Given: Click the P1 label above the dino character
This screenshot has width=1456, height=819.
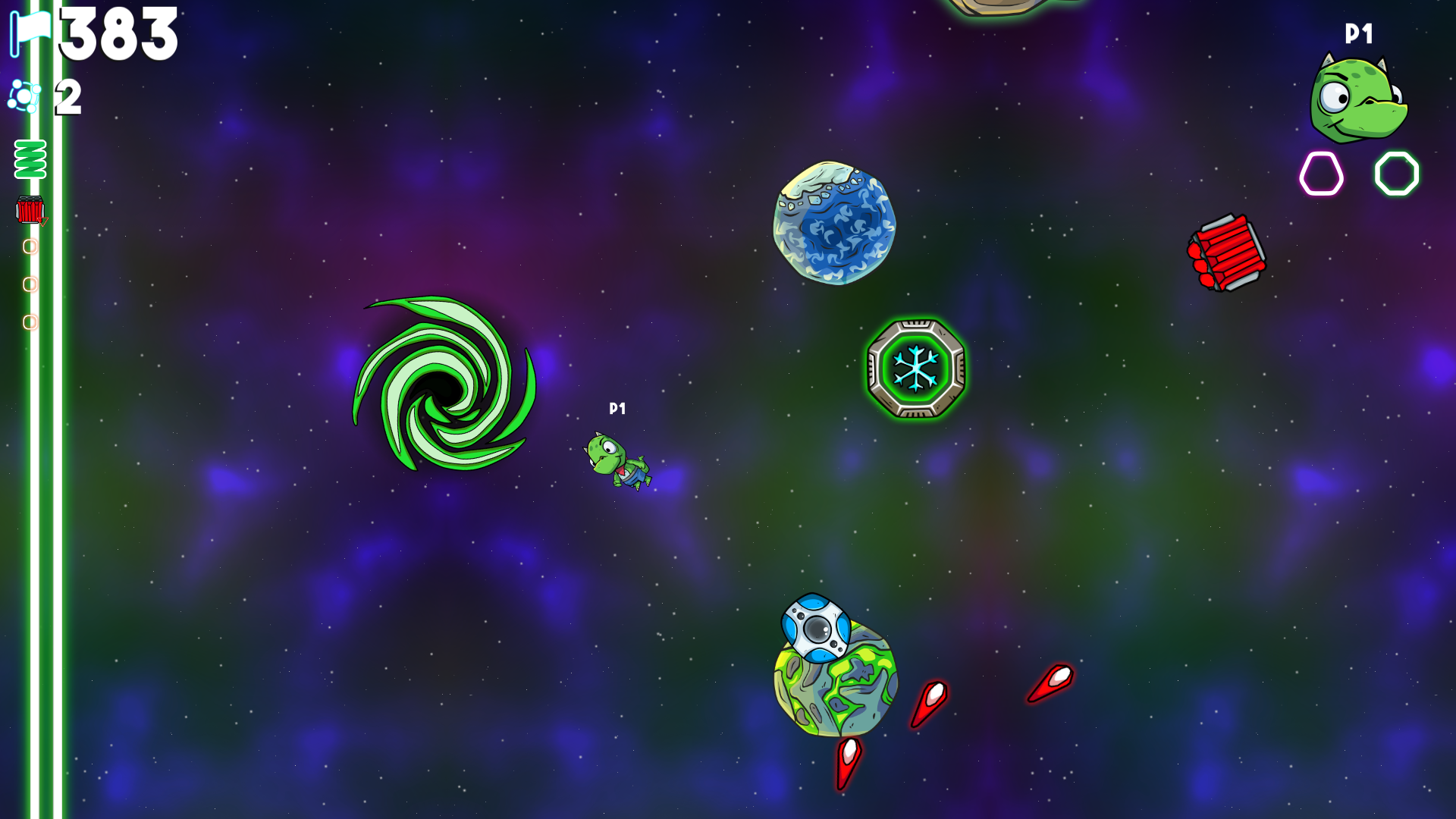Looking at the screenshot, I should [x=617, y=409].
